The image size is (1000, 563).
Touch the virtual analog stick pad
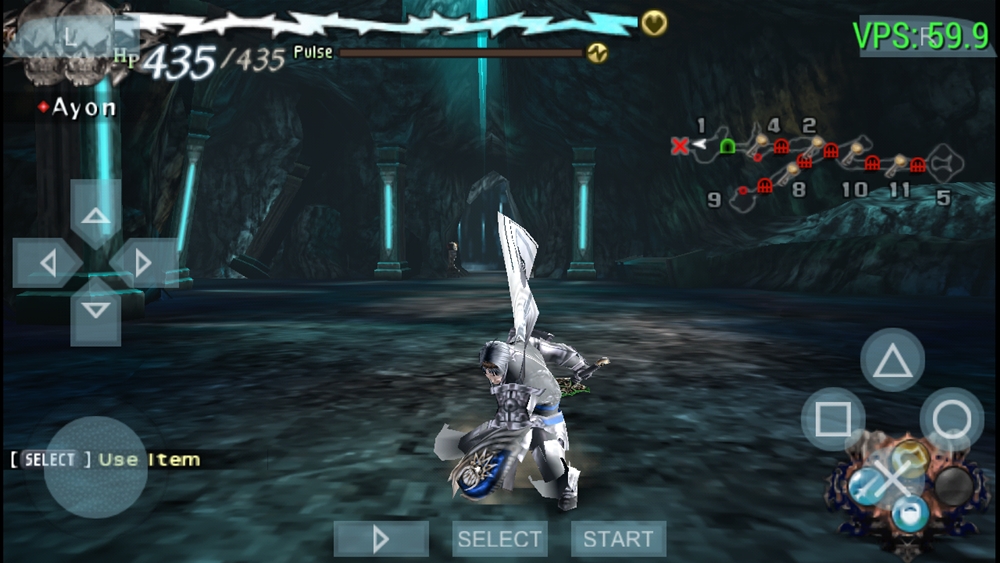[x=96, y=467]
